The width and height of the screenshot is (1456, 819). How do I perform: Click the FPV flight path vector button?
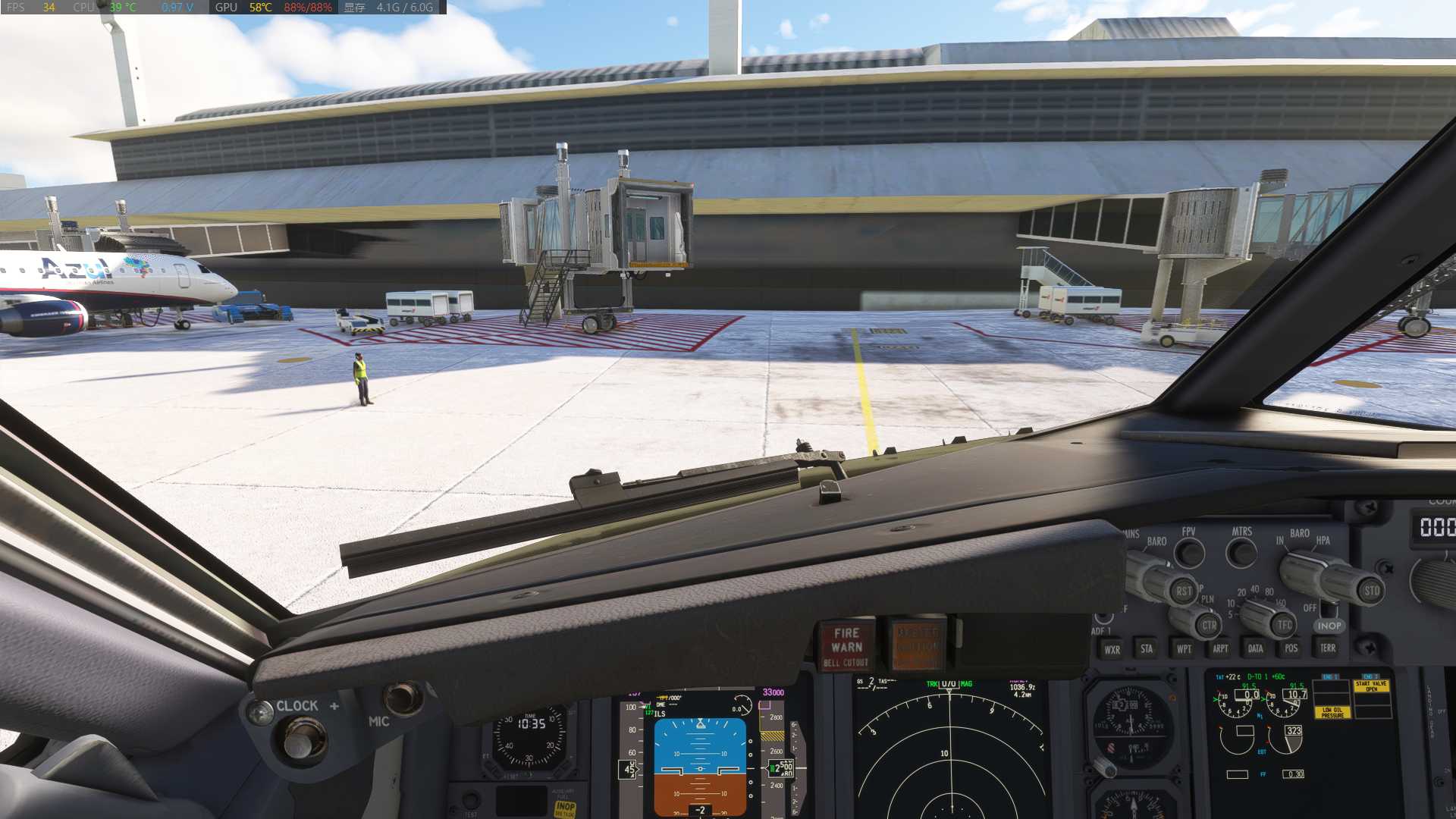1189,553
